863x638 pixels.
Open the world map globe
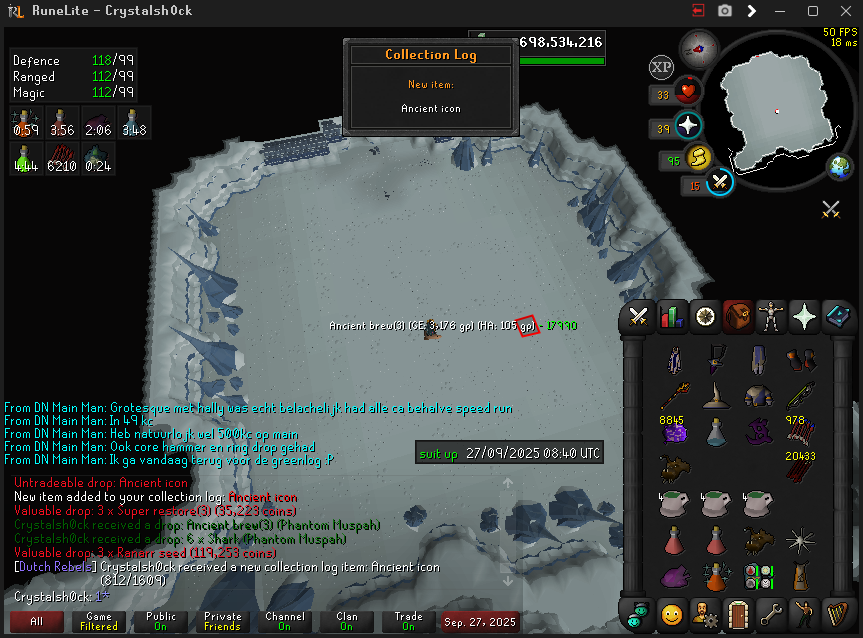(840, 168)
